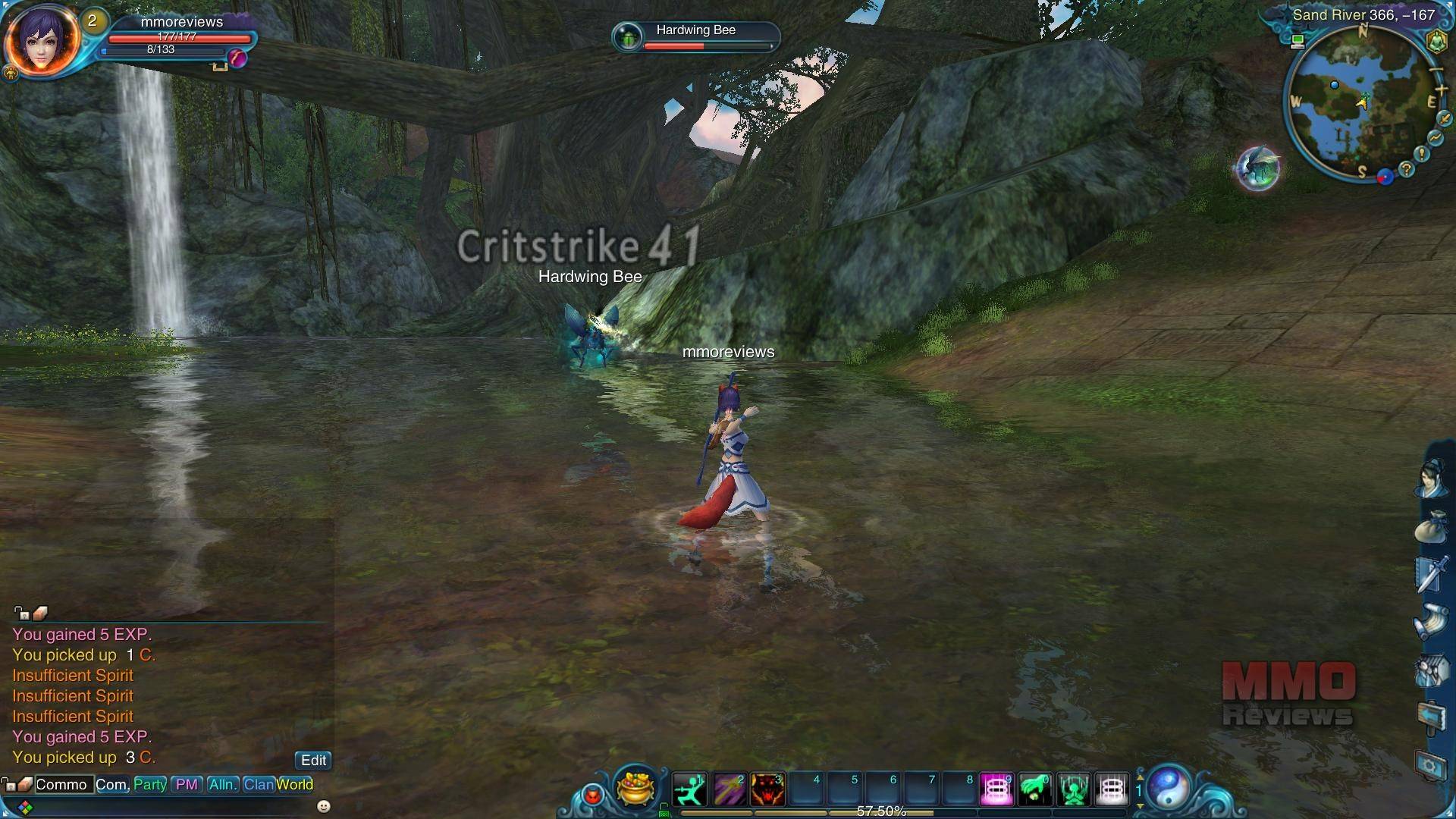Click the chat Edit button

(313, 760)
